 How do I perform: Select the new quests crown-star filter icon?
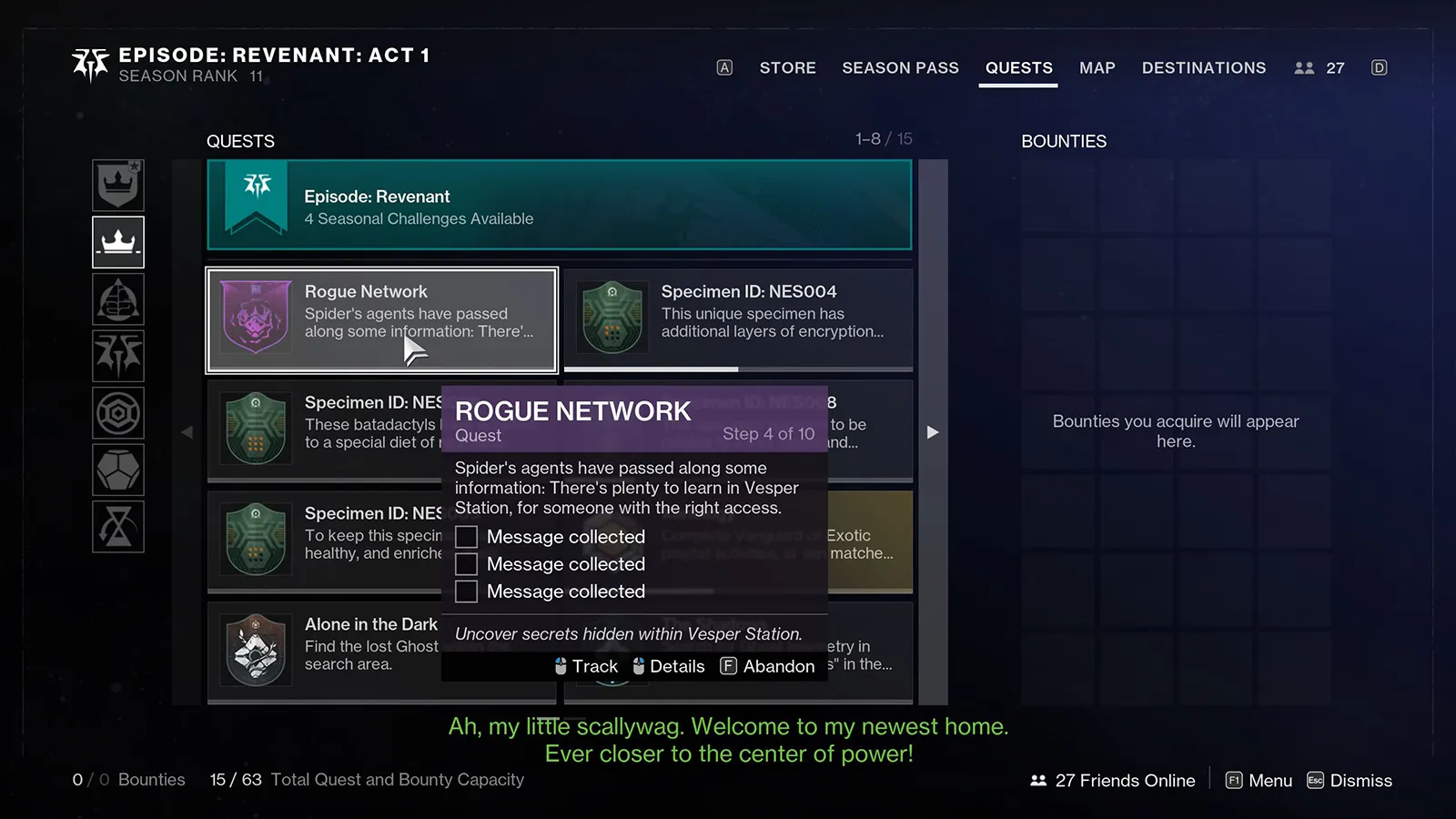118,185
